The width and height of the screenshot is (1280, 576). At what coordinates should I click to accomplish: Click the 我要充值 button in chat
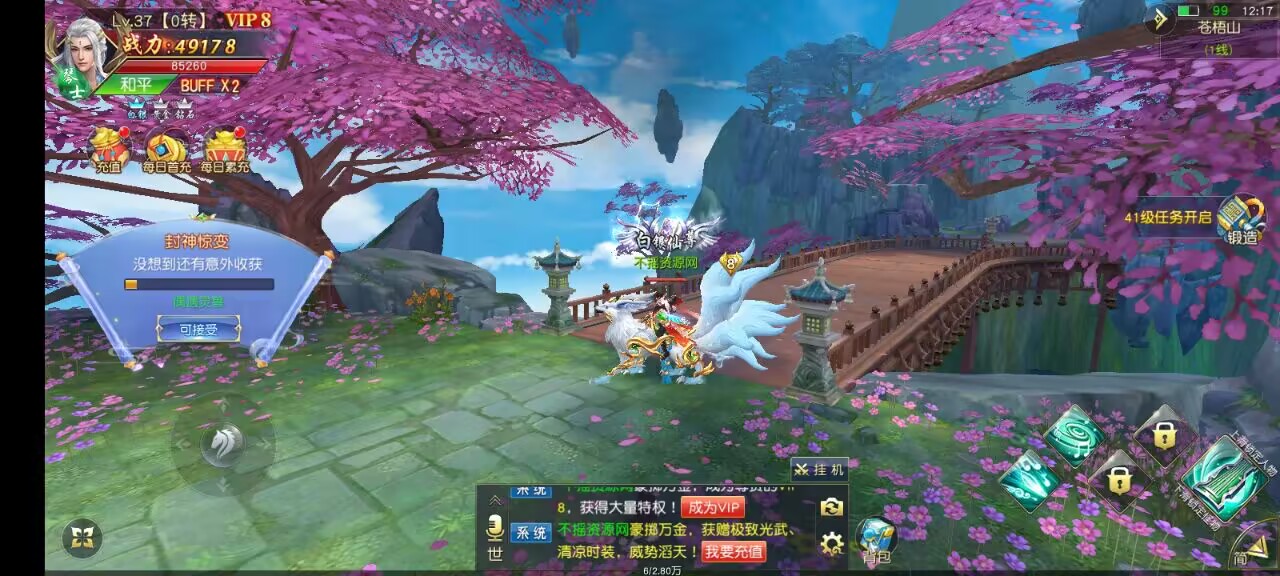tap(733, 551)
